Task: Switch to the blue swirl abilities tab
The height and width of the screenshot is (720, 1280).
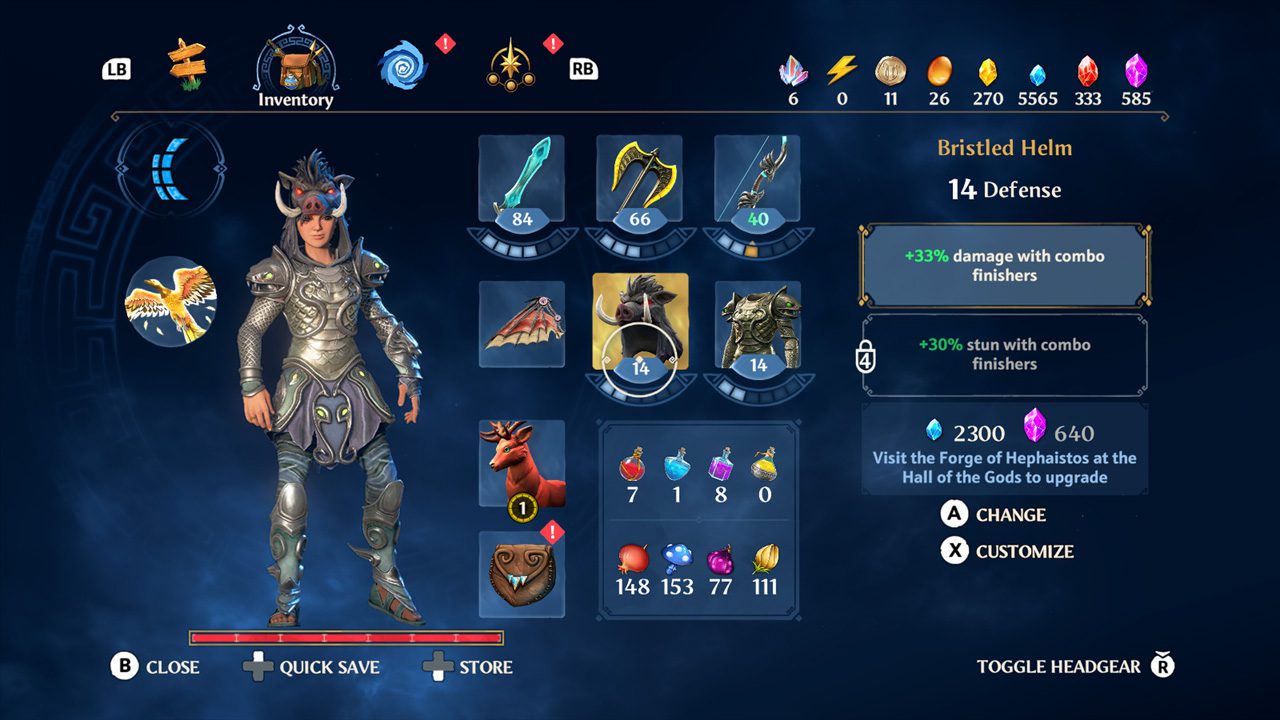Action: tap(402, 66)
